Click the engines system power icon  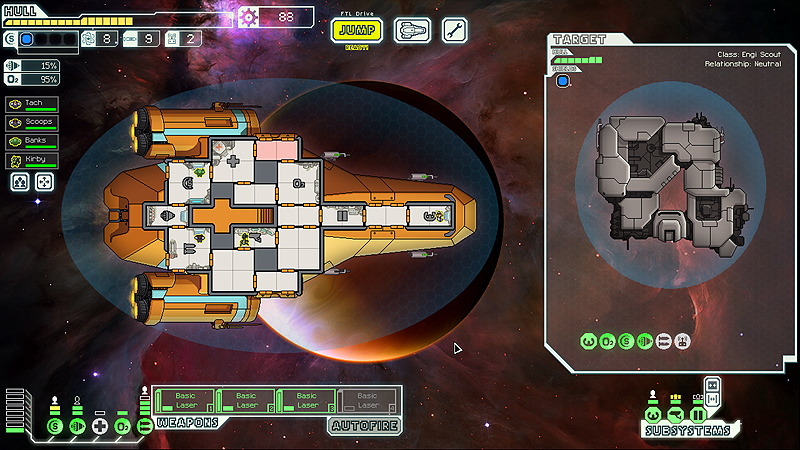[76, 428]
